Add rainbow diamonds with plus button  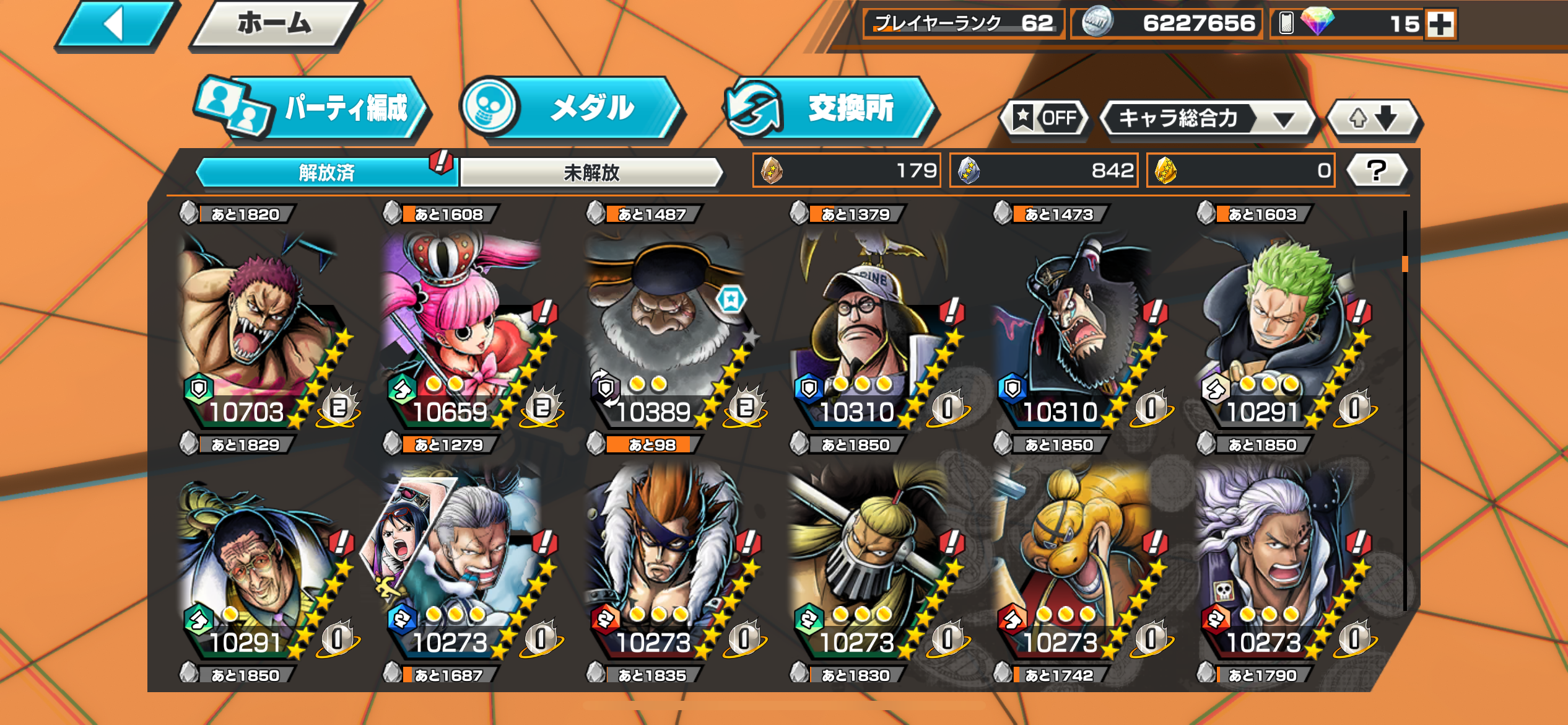pos(1440,25)
